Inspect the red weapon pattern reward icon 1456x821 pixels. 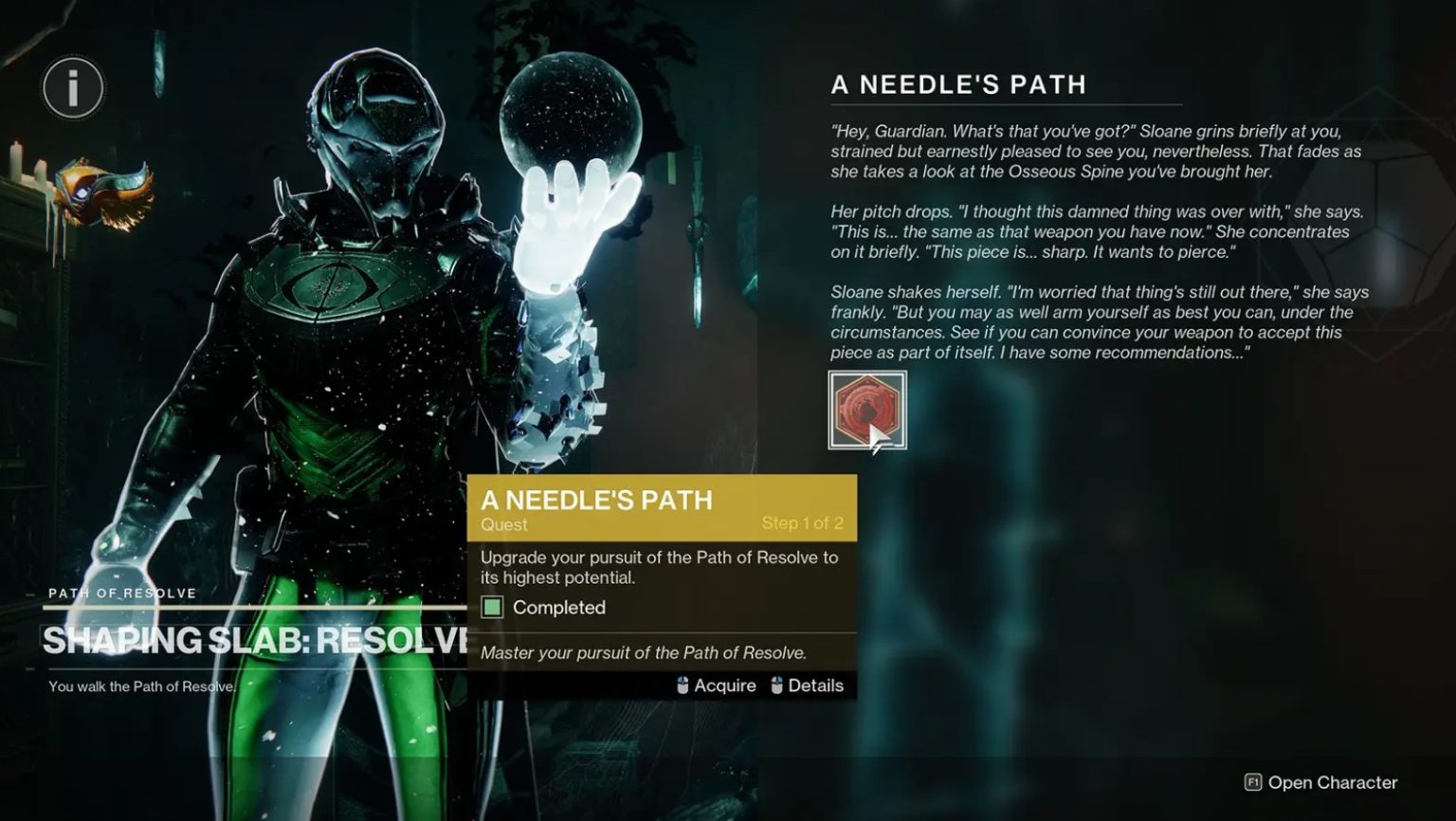(868, 409)
